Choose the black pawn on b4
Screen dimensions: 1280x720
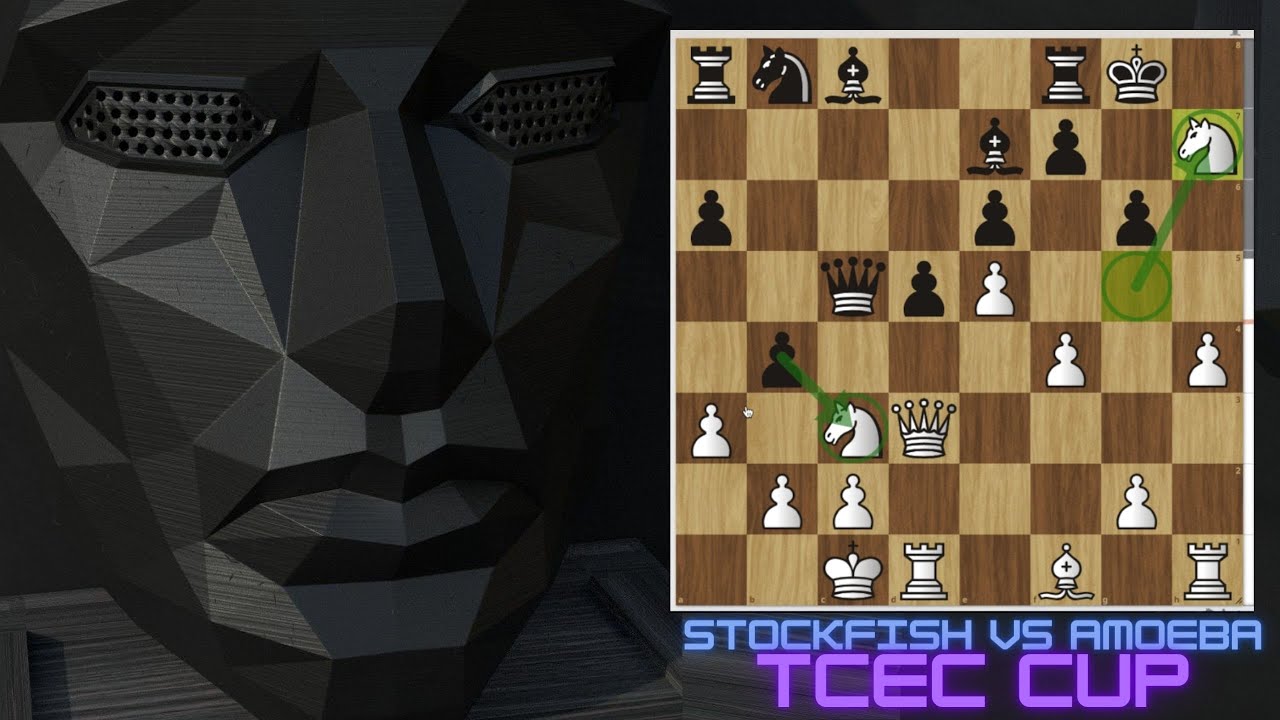pos(782,357)
